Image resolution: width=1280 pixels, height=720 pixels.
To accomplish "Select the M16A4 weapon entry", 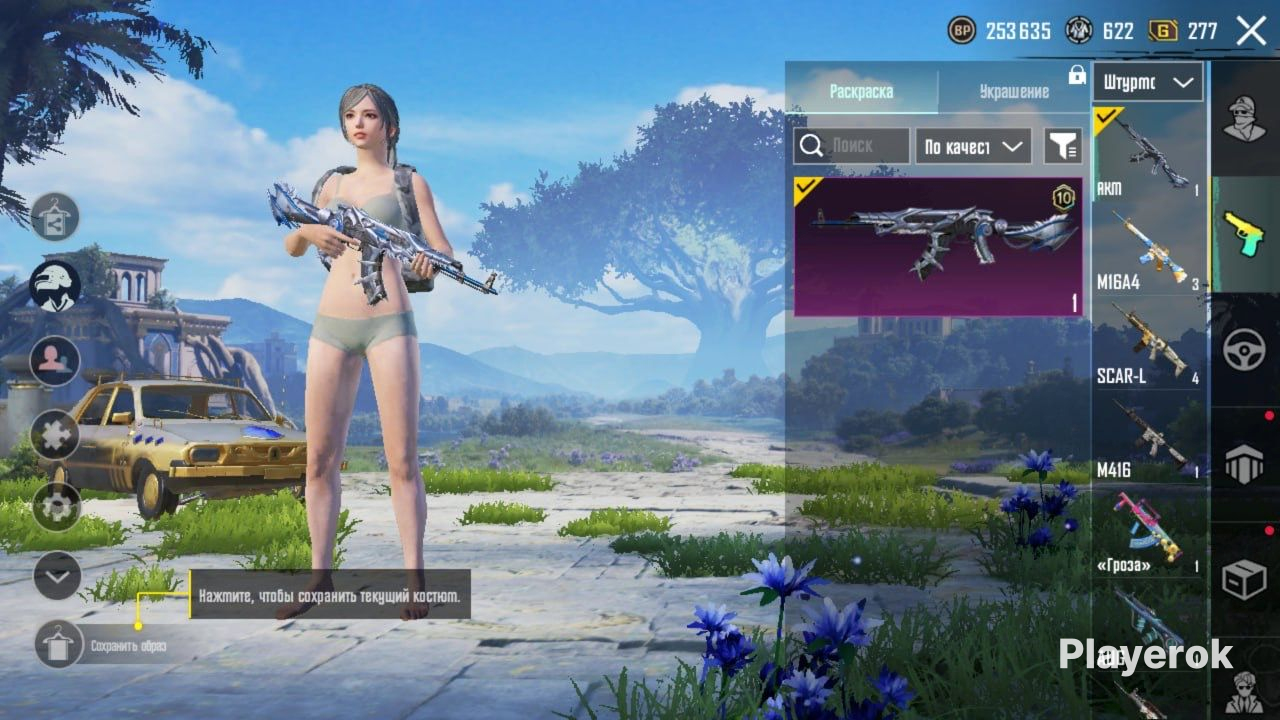I will pyautogui.click(x=1148, y=248).
